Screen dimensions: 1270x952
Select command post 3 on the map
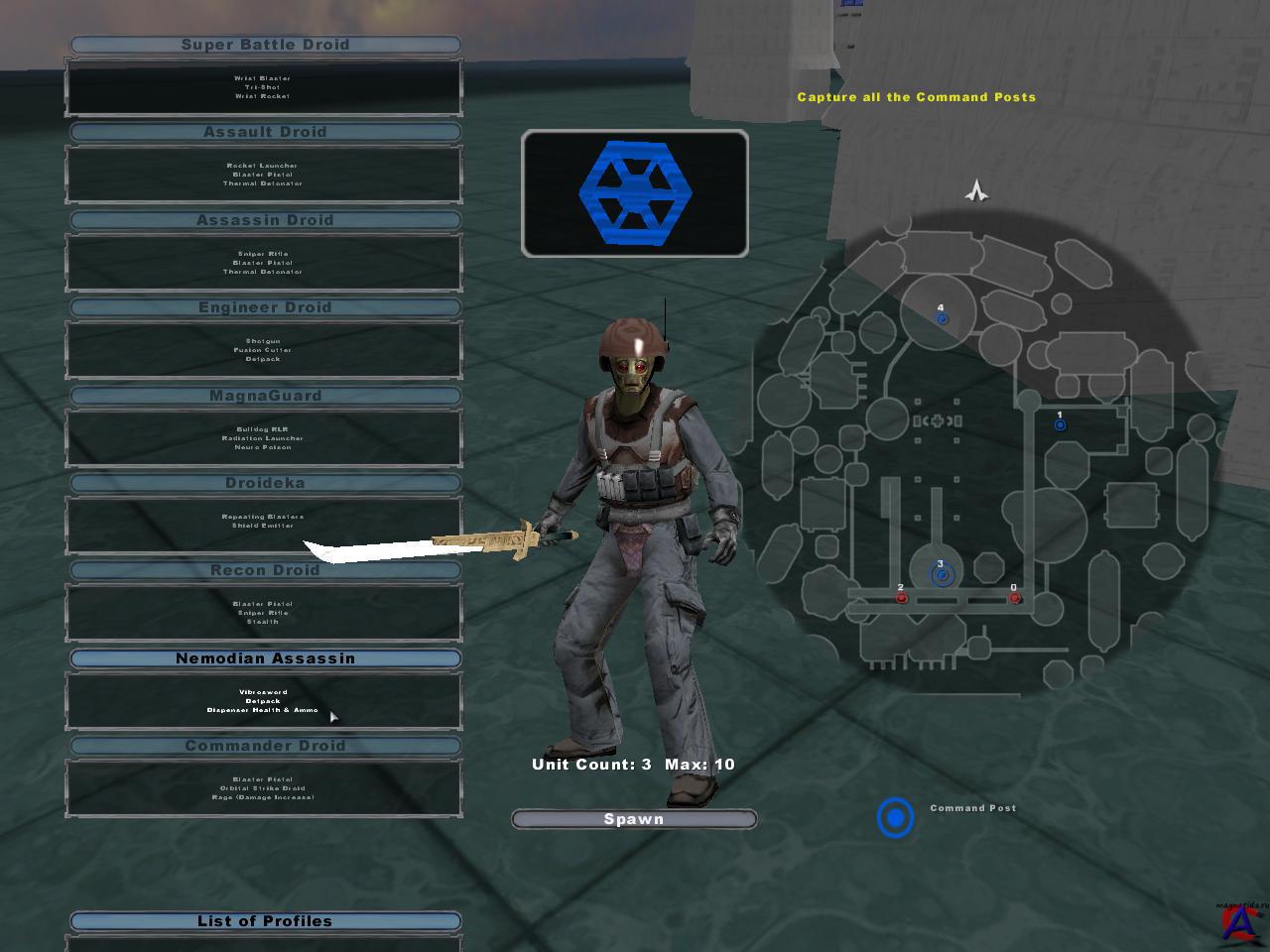[x=942, y=574]
